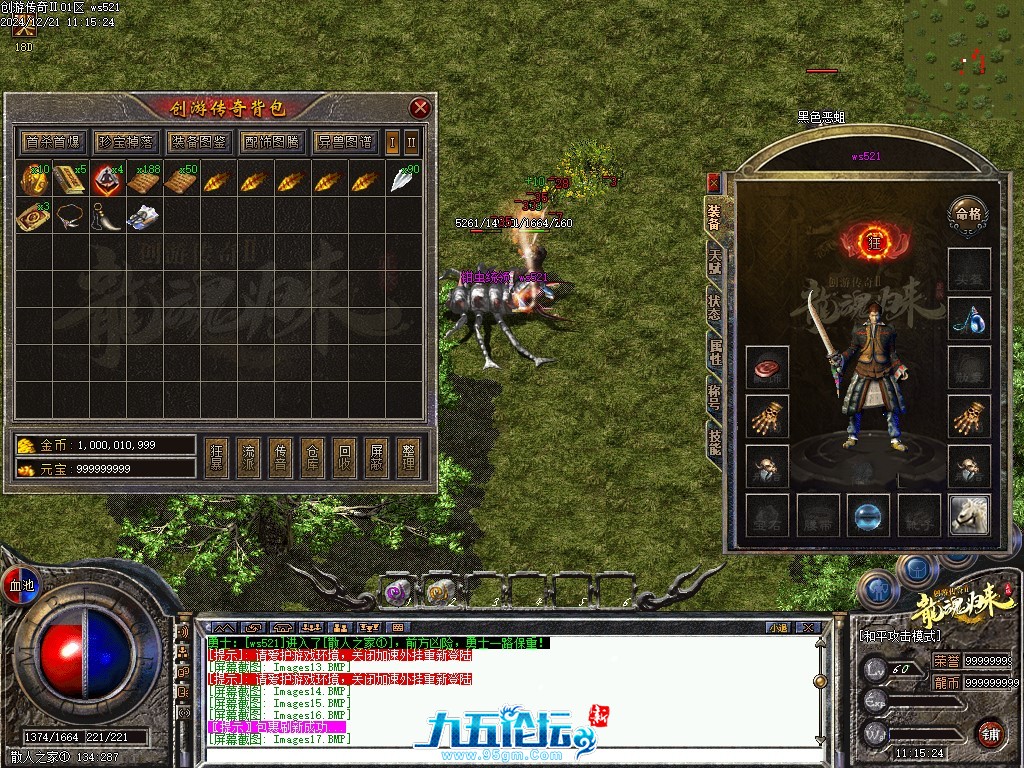Select the white feather item stack x90
The width and height of the screenshot is (1024, 768).
click(x=403, y=180)
